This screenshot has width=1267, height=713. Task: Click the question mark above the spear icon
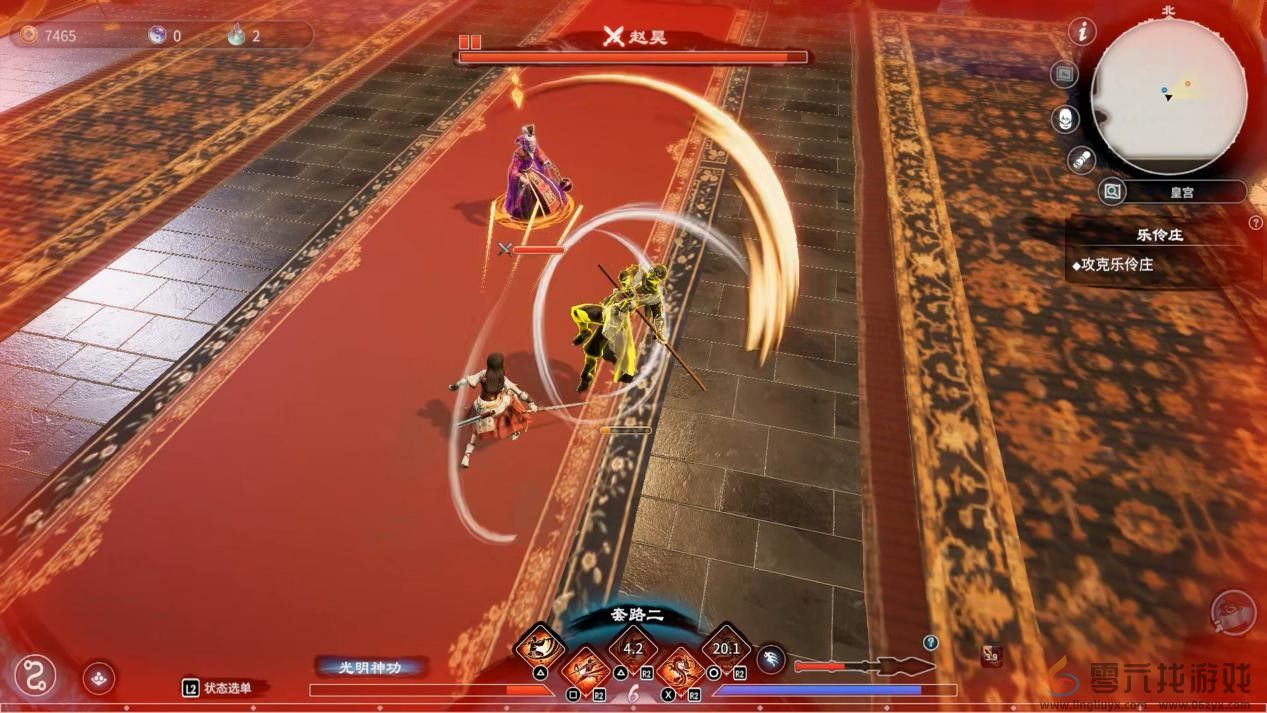(x=931, y=642)
